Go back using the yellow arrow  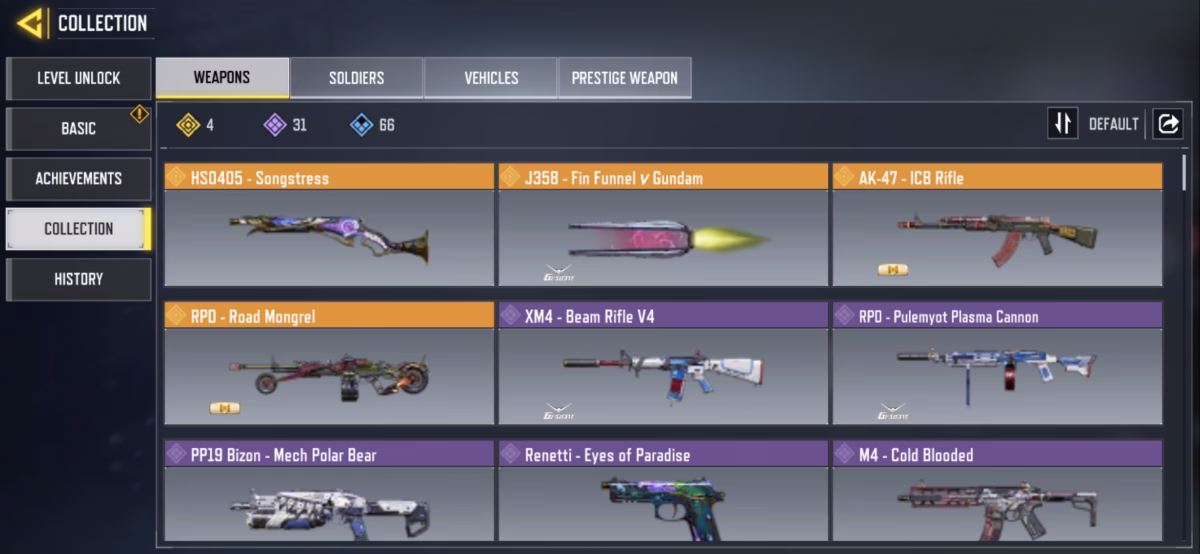point(30,23)
